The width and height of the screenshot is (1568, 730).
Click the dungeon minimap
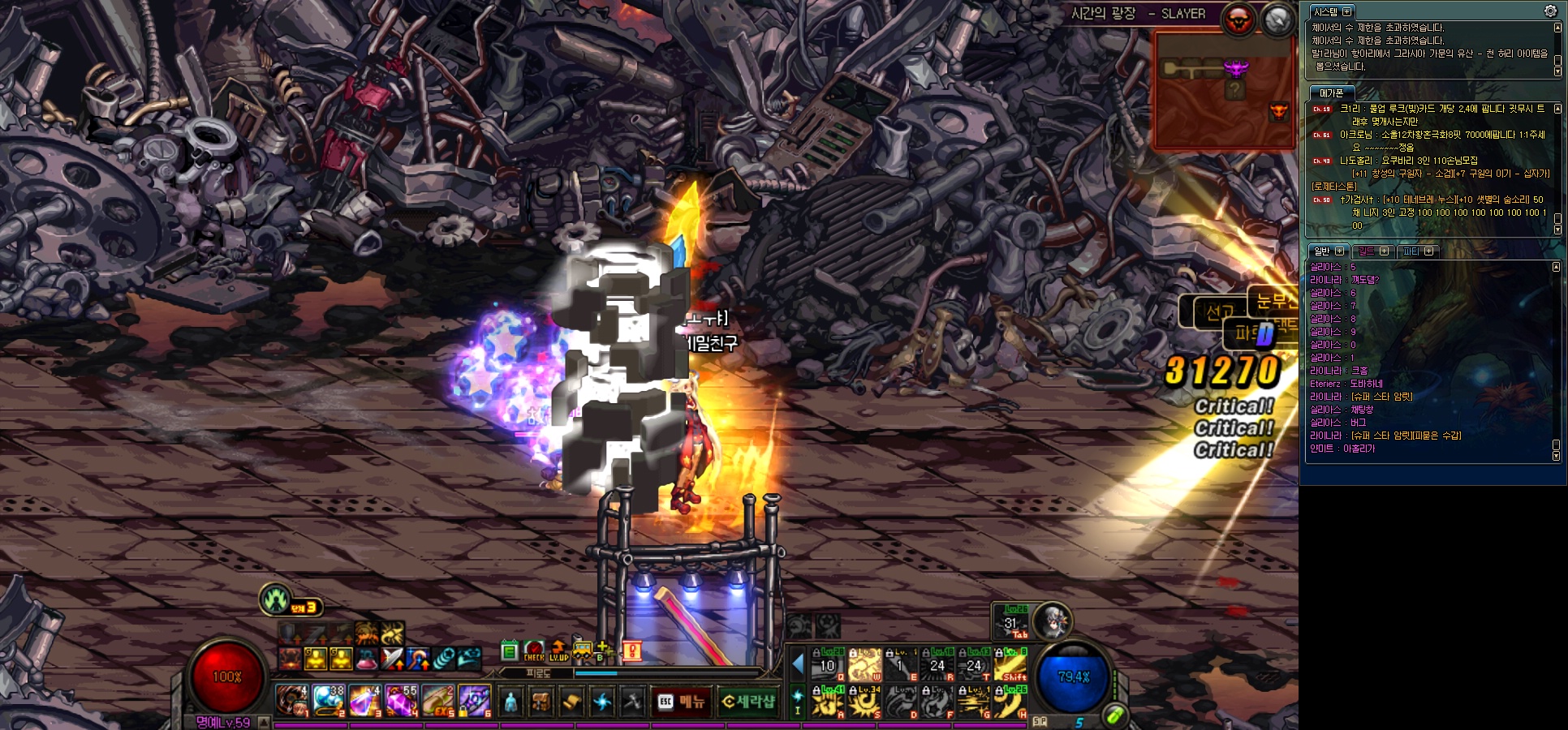pyautogui.click(x=1224, y=91)
